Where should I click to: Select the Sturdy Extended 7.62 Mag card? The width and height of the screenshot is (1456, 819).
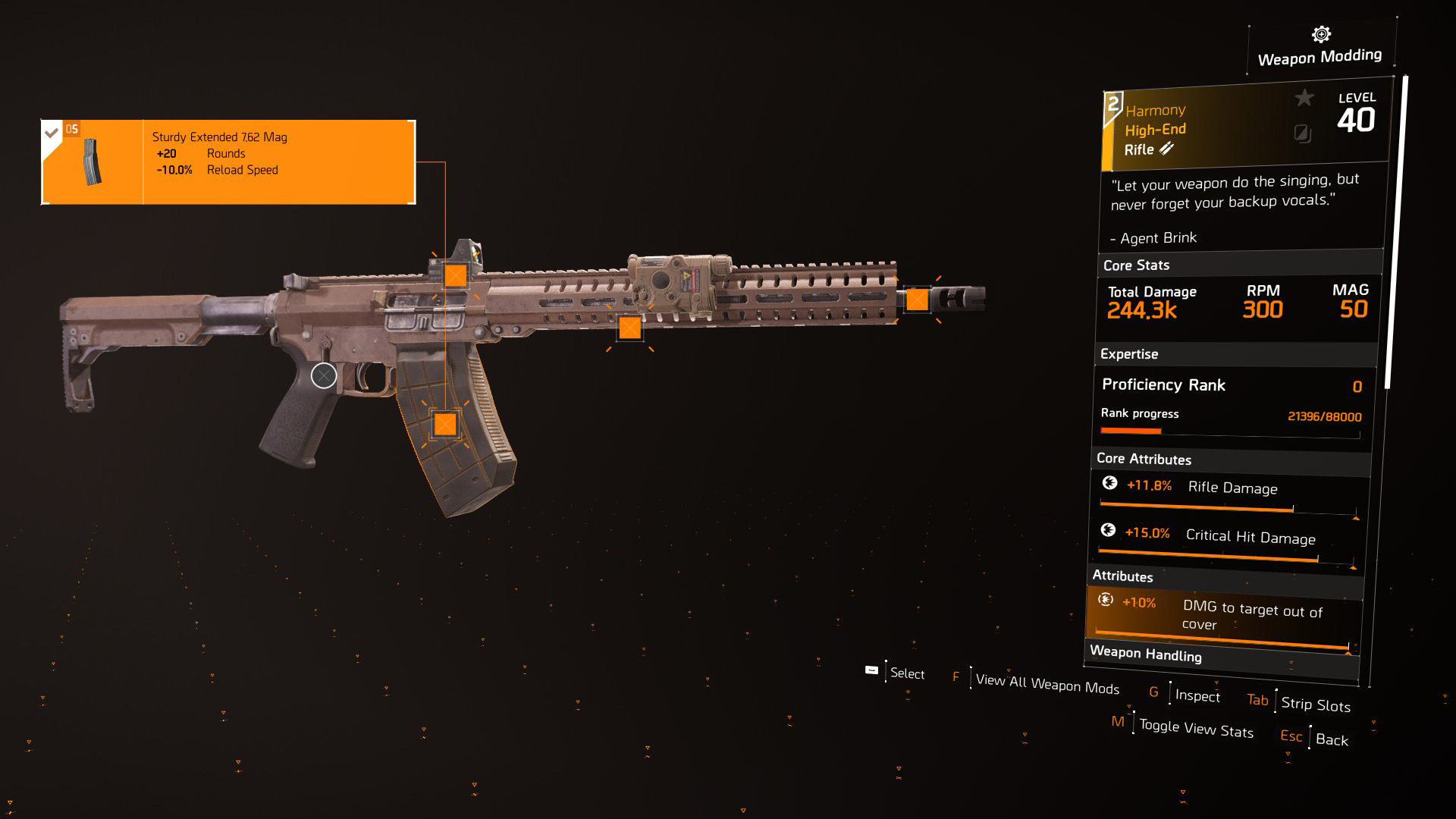[x=228, y=162]
